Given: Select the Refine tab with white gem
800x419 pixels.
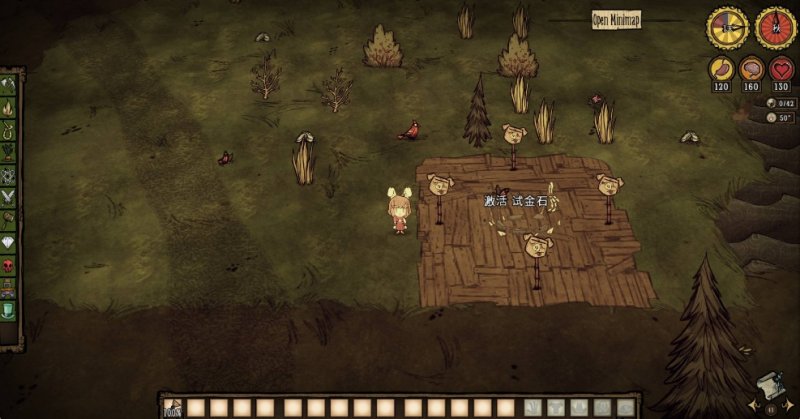Looking at the screenshot, I should tap(9, 243).
